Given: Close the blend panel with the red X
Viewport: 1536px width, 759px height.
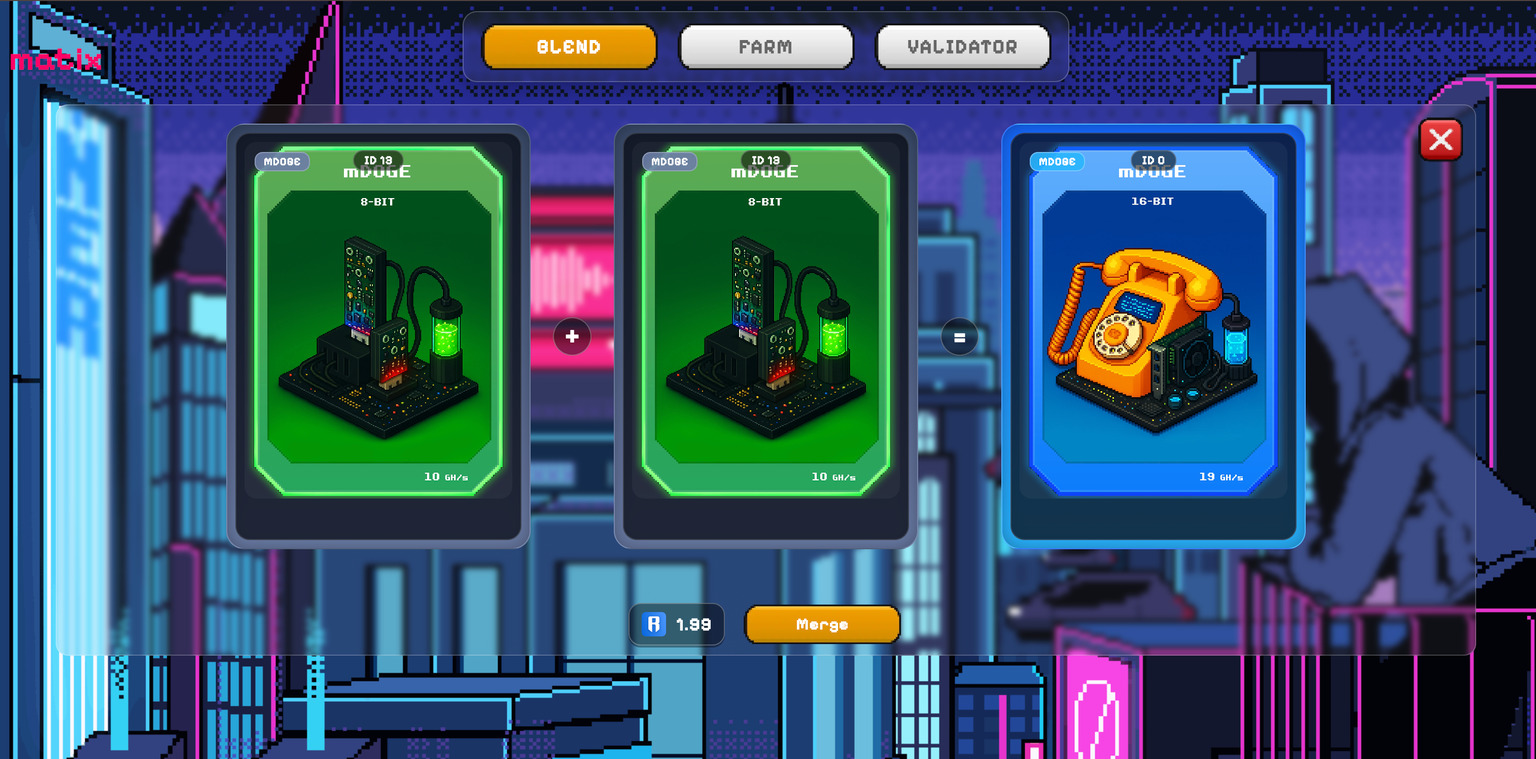Looking at the screenshot, I should [x=1440, y=140].
